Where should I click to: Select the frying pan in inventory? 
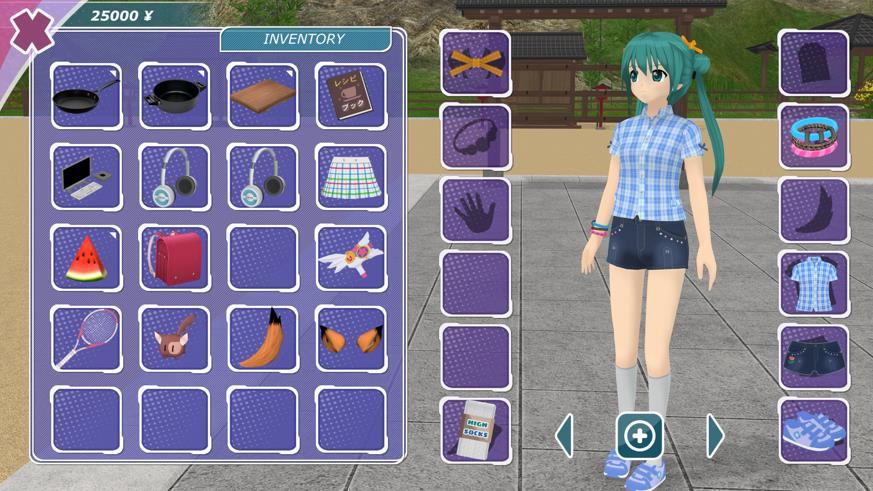(x=86, y=97)
